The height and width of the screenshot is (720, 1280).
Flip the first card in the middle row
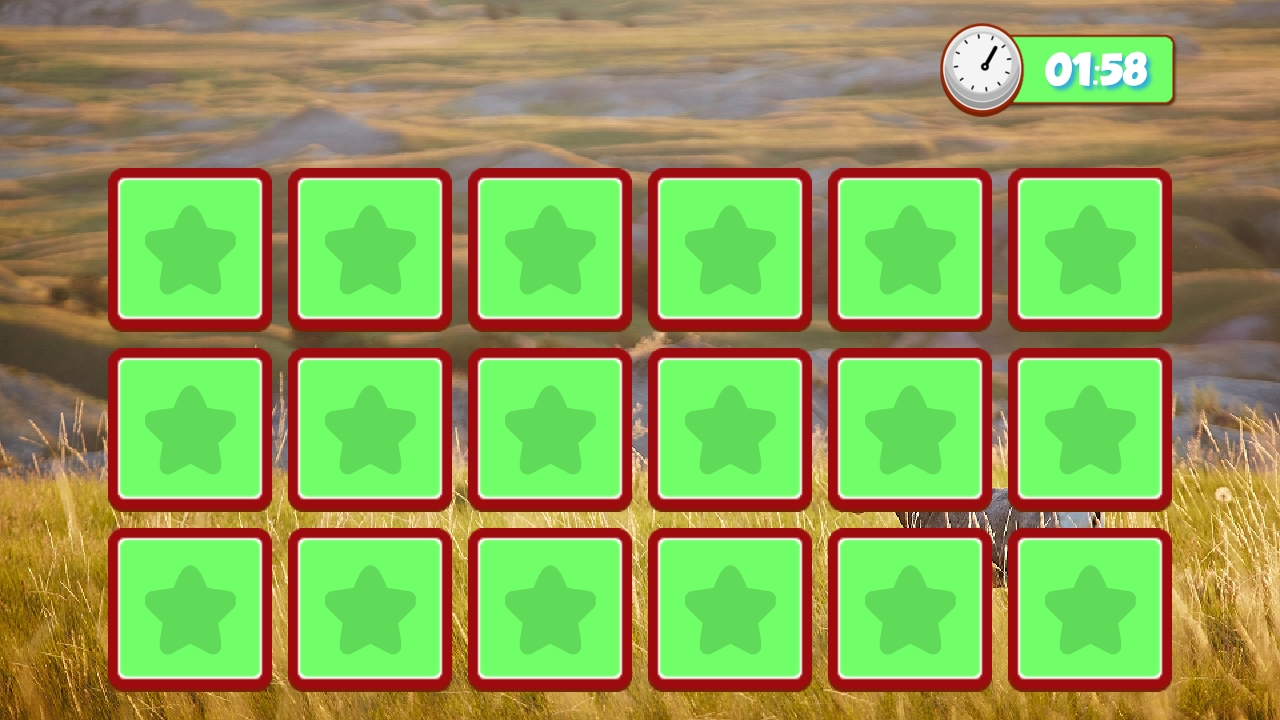point(190,428)
